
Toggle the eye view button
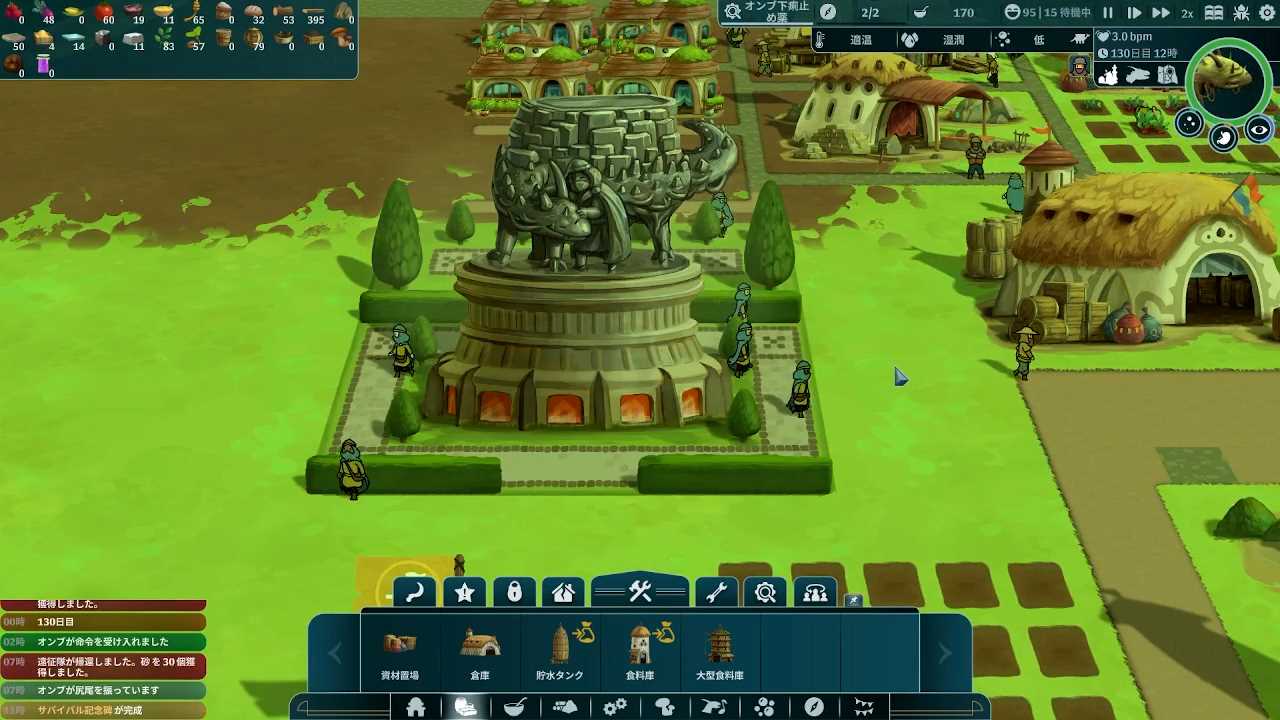coord(1258,130)
